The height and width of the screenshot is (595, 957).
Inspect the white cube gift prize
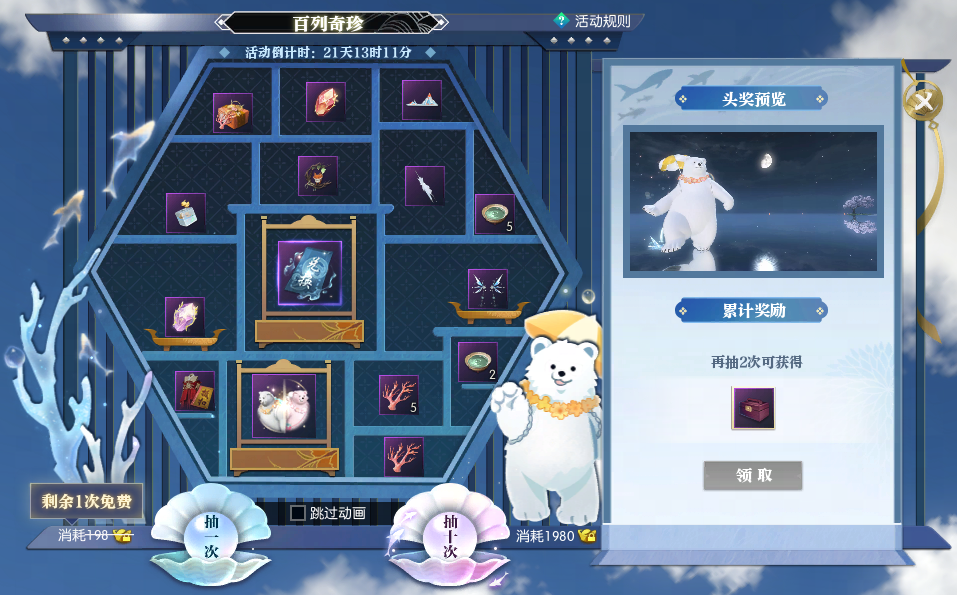coord(185,213)
